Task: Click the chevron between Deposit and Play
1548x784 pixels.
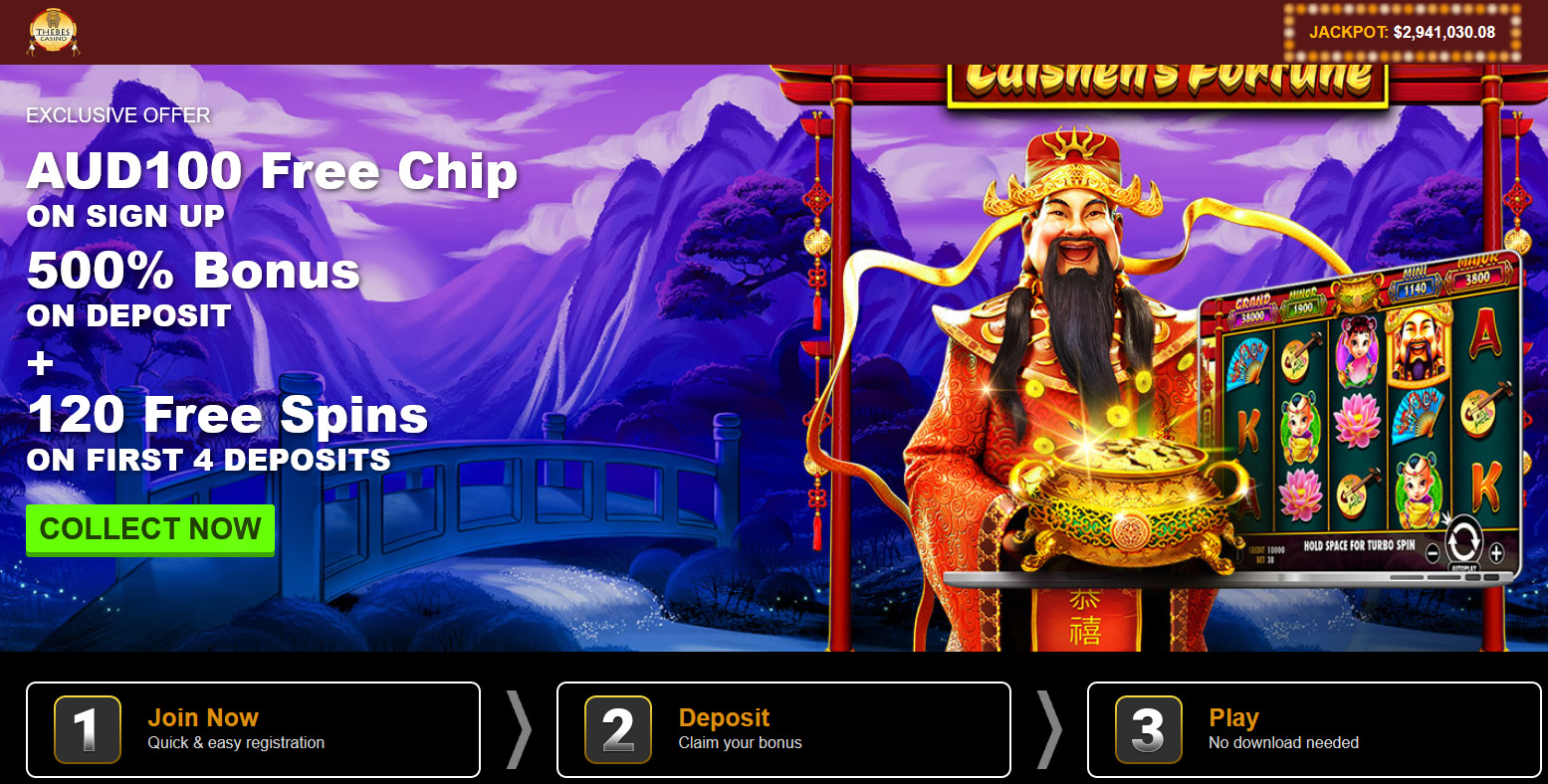Action: coord(1048,729)
